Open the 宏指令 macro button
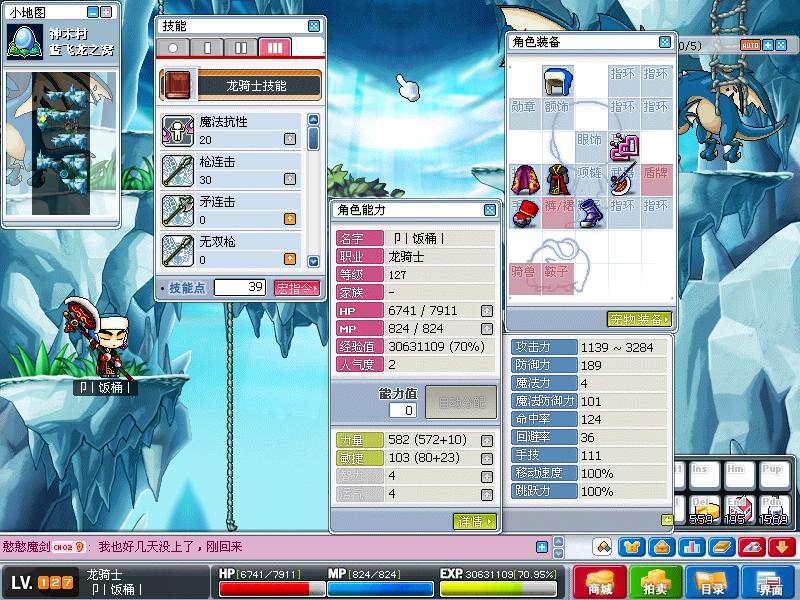This screenshot has width=800, height=600. click(297, 288)
